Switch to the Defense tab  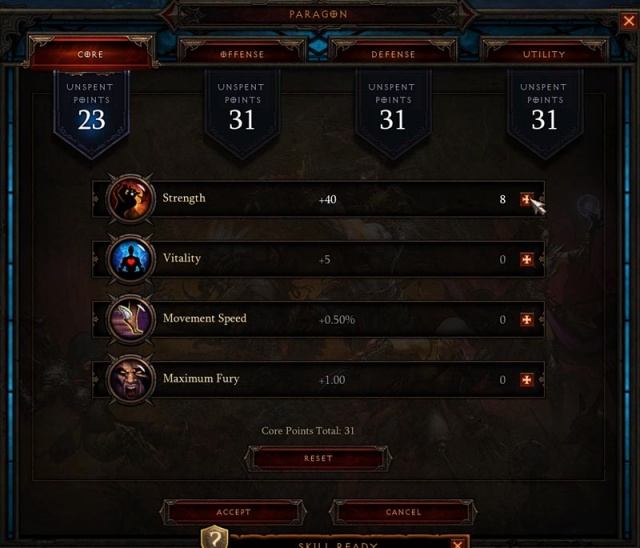point(393,54)
